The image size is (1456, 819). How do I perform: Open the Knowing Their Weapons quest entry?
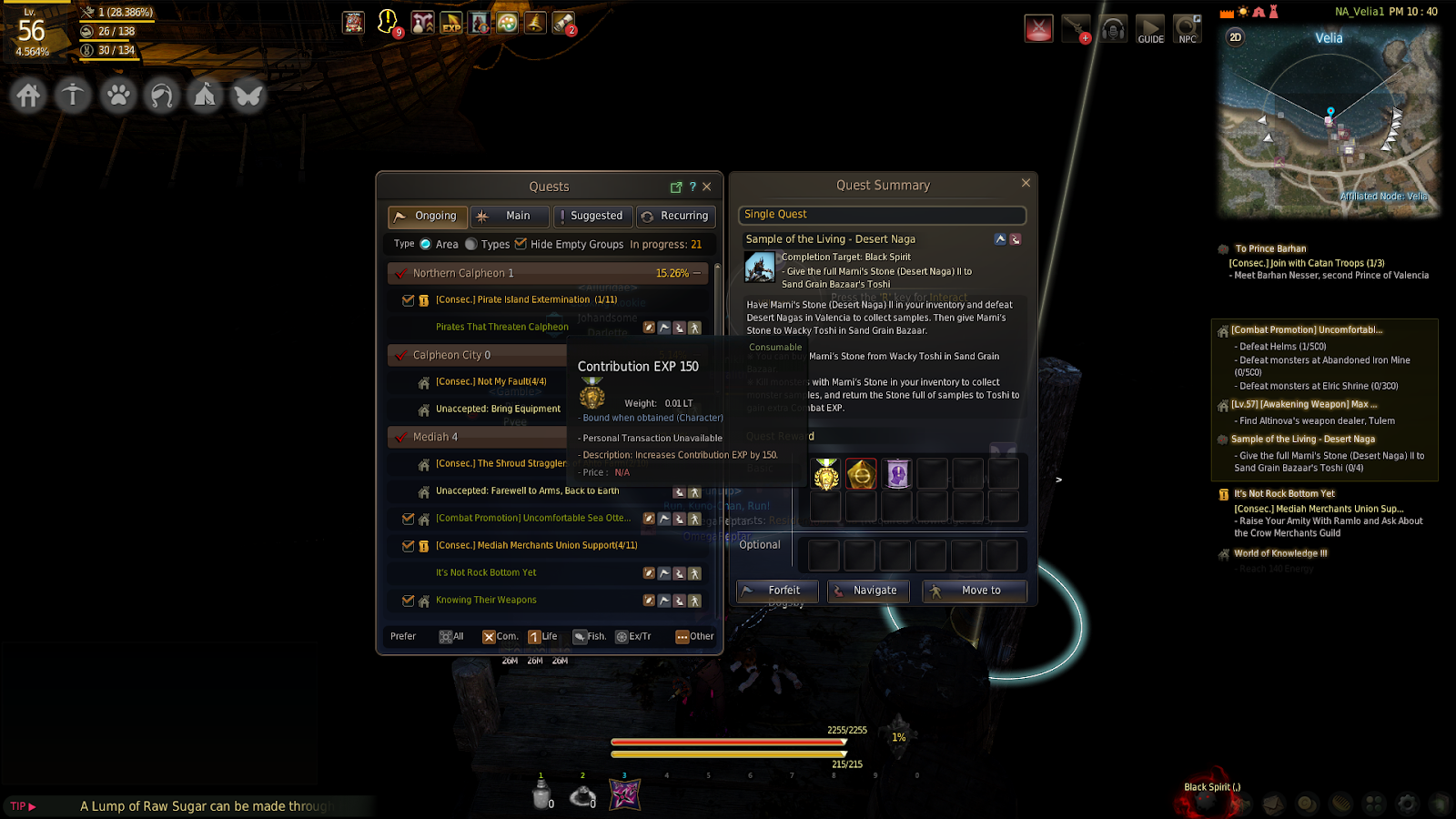[486, 600]
